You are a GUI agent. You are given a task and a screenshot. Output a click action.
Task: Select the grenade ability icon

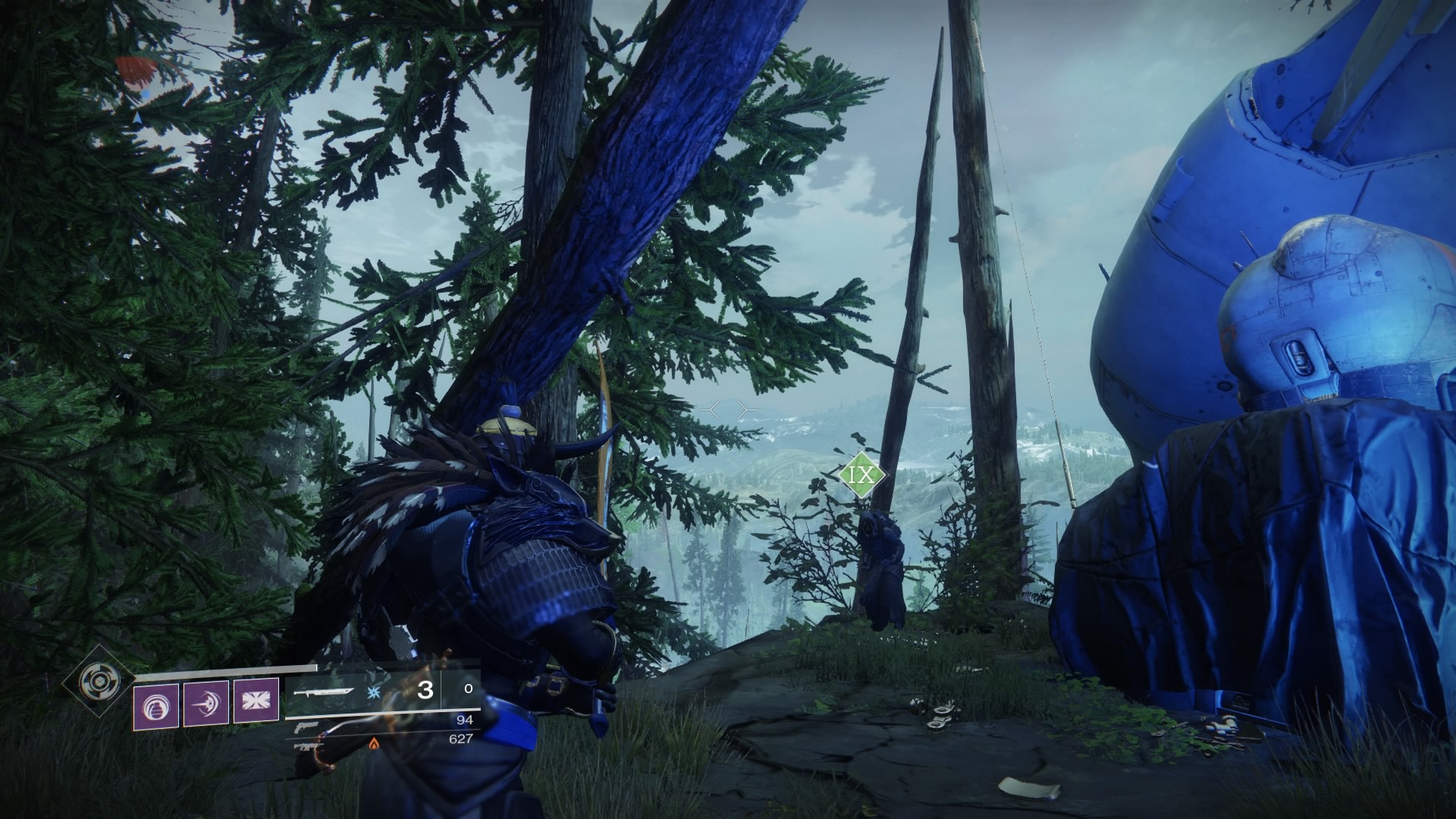[x=155, y=705]
